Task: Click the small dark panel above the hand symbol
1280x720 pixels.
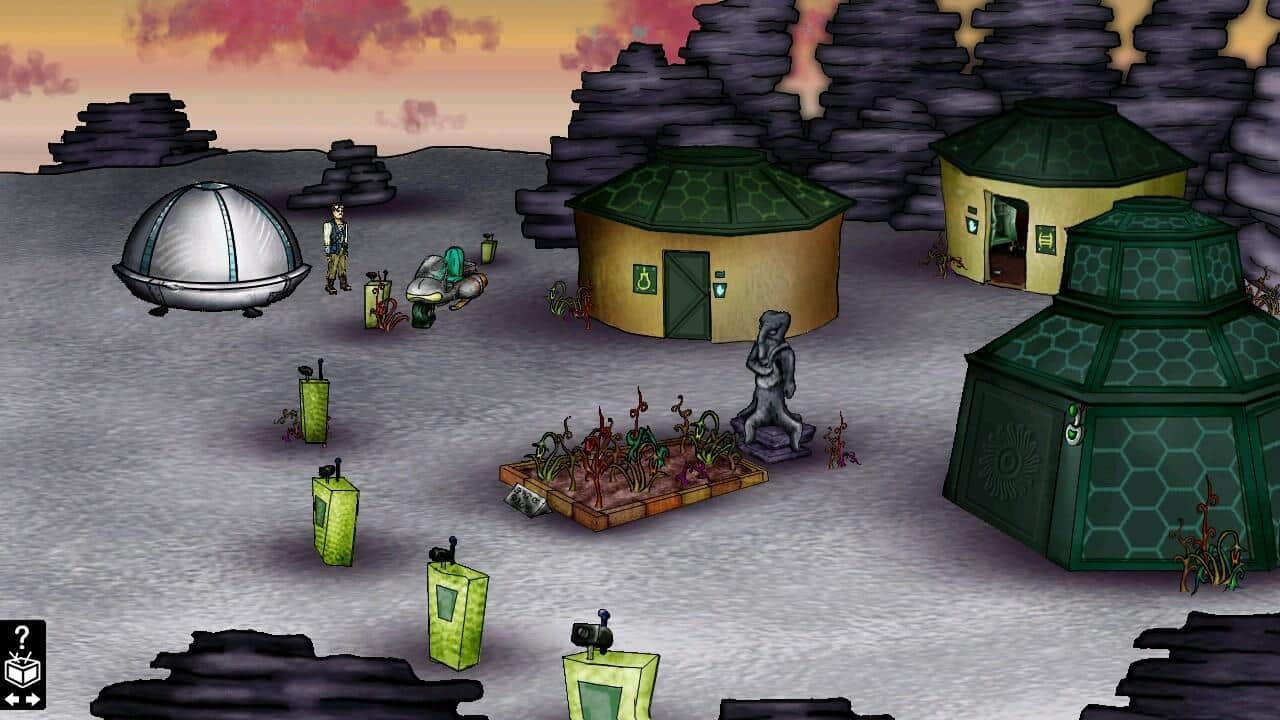Action: [x=720, y=275]
